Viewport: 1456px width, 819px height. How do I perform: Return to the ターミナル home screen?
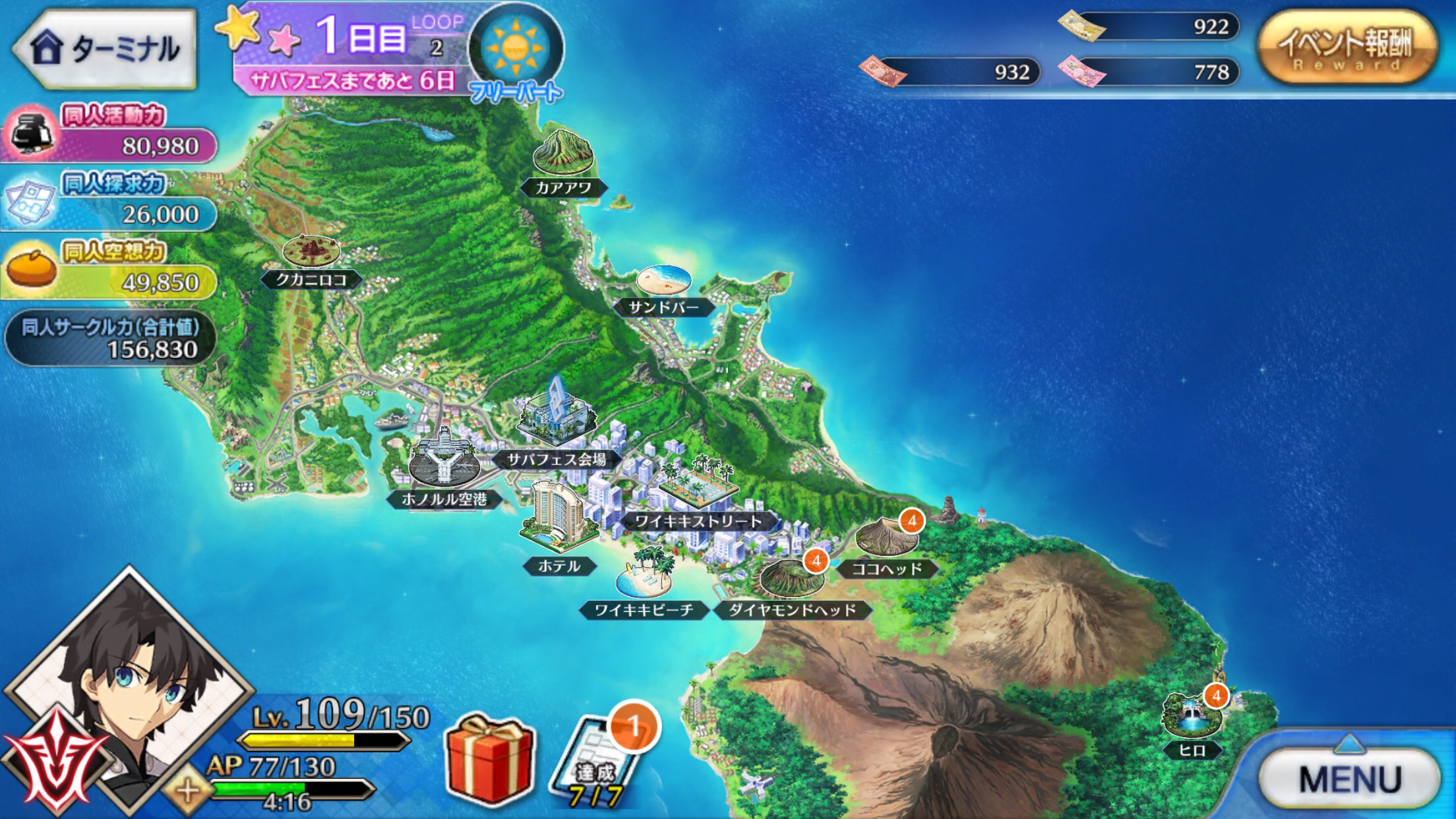(106, 47)
